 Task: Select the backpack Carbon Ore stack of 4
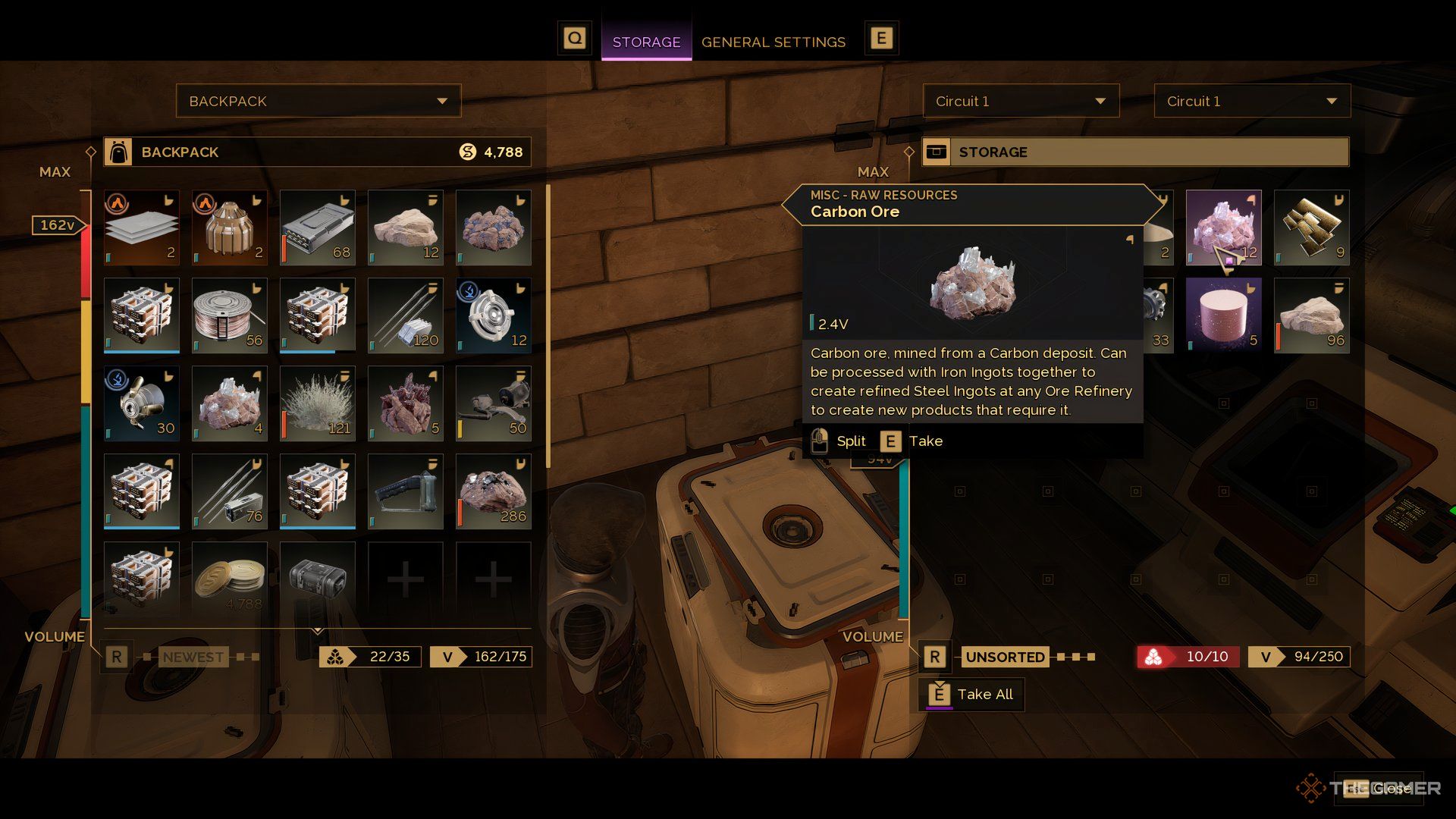point(229,403)
